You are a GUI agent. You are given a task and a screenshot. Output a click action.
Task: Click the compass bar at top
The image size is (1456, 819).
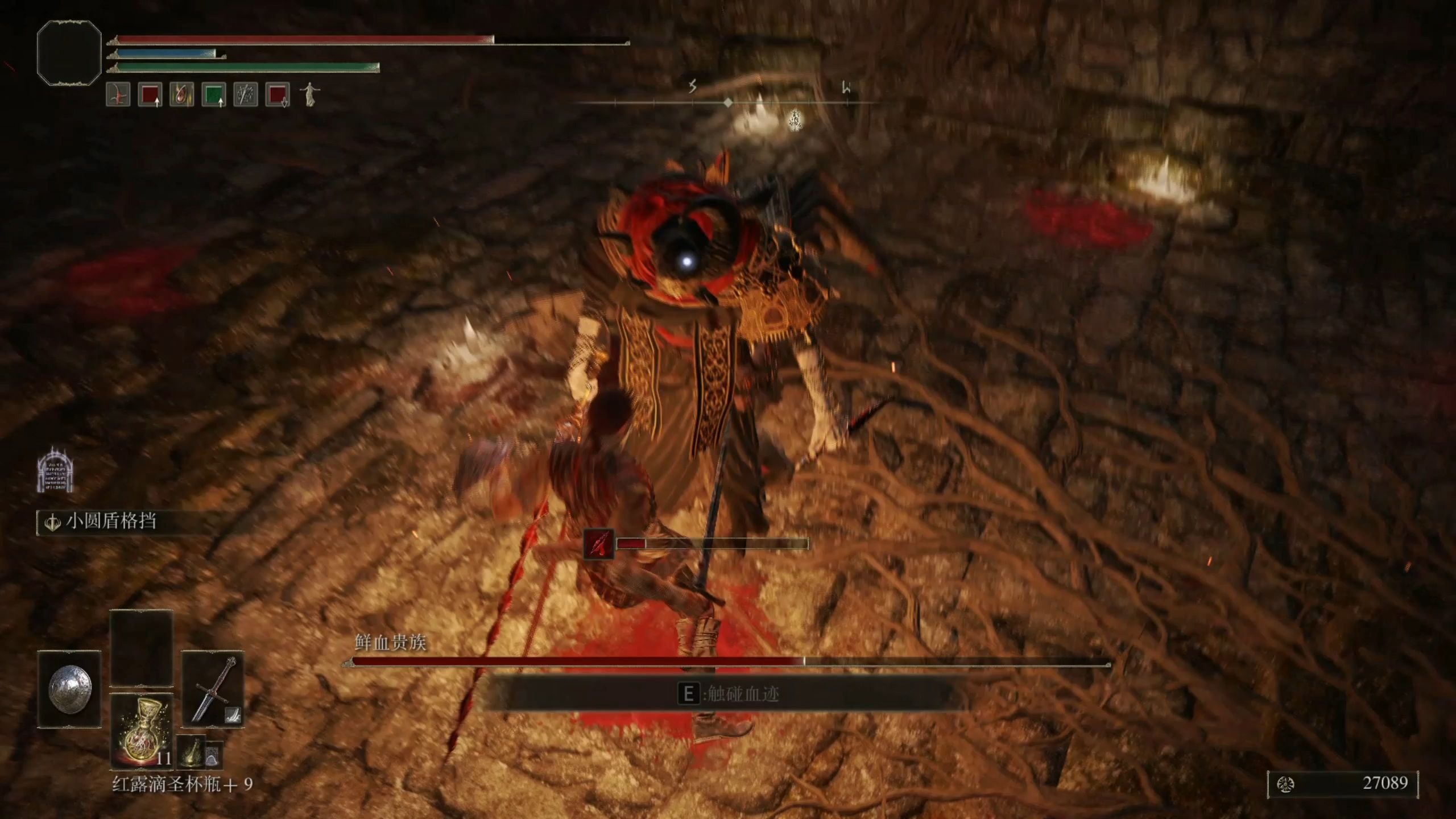[x=728, y=102]
